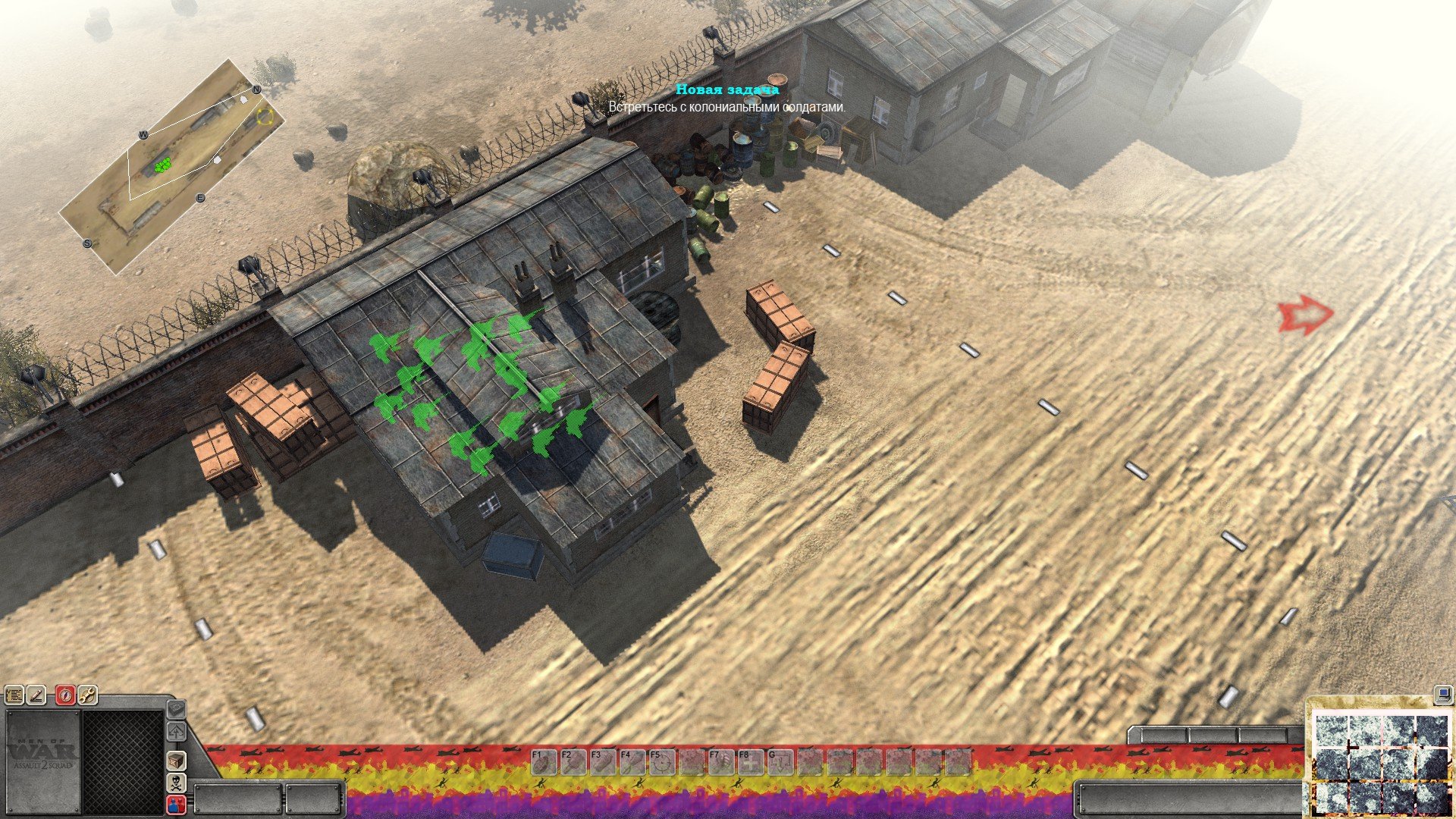Select the F2 stick grenade slot

(x=572, y=762)
